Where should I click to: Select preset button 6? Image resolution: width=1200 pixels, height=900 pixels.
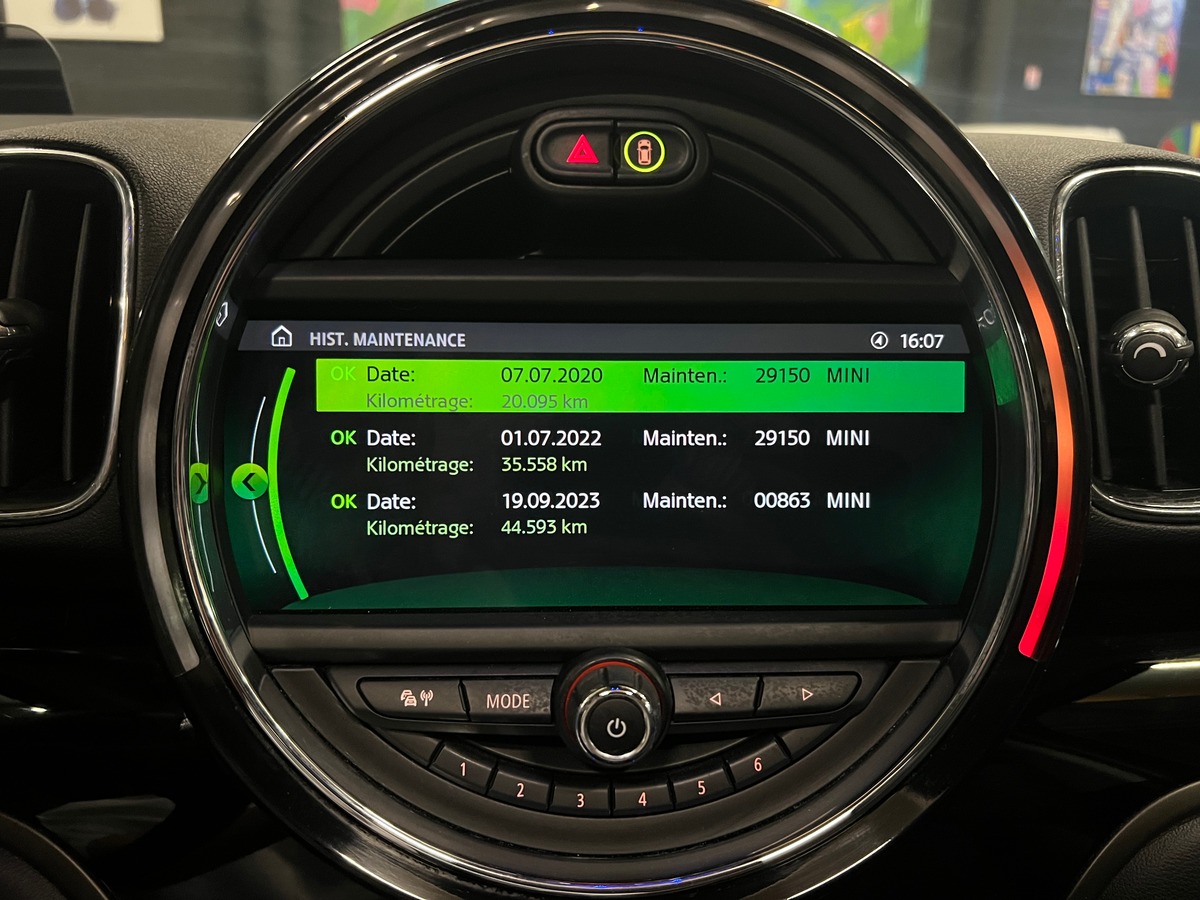click(x=757, y=765)
